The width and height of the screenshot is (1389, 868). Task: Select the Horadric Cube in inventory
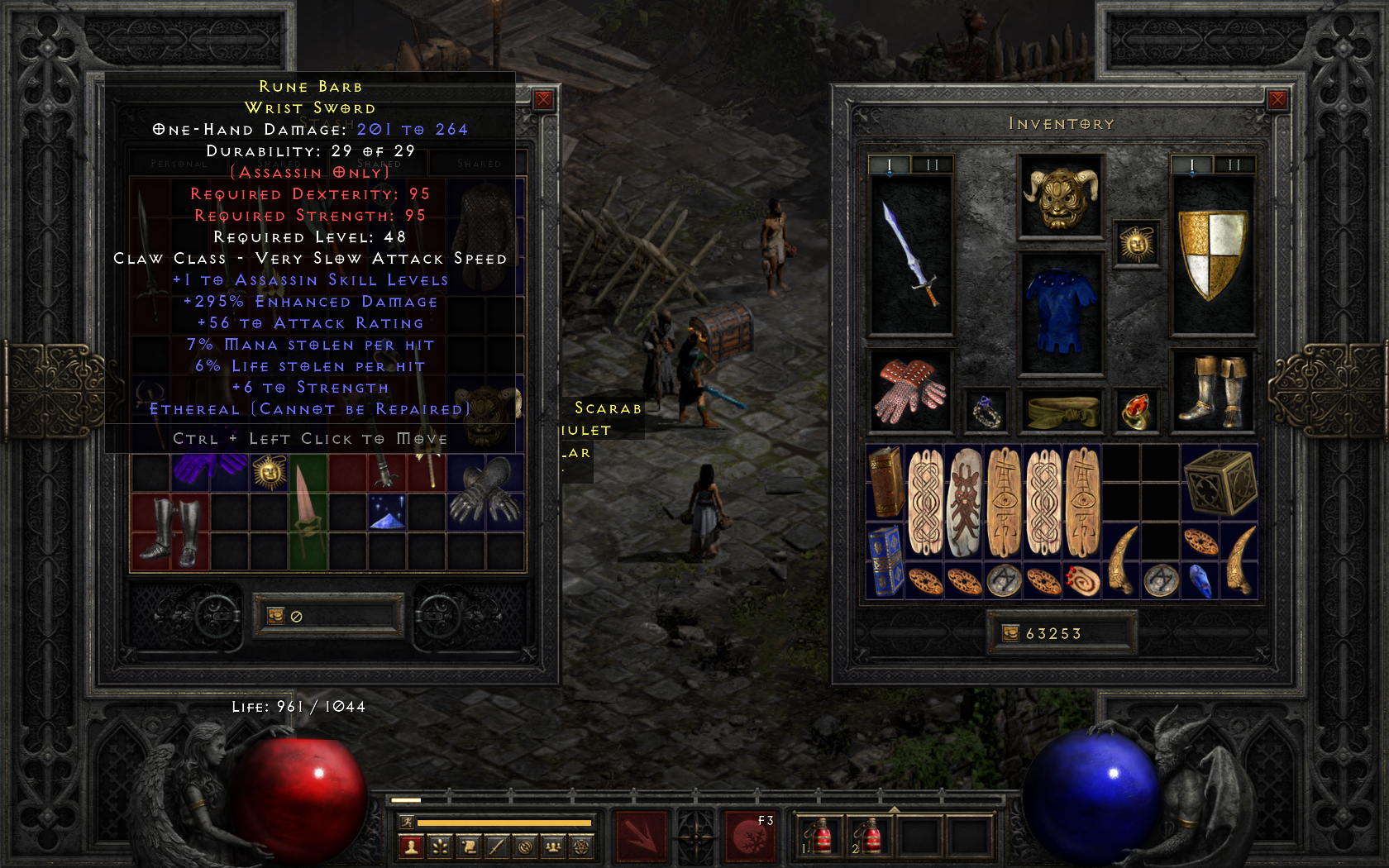(x=1220, y=484)
